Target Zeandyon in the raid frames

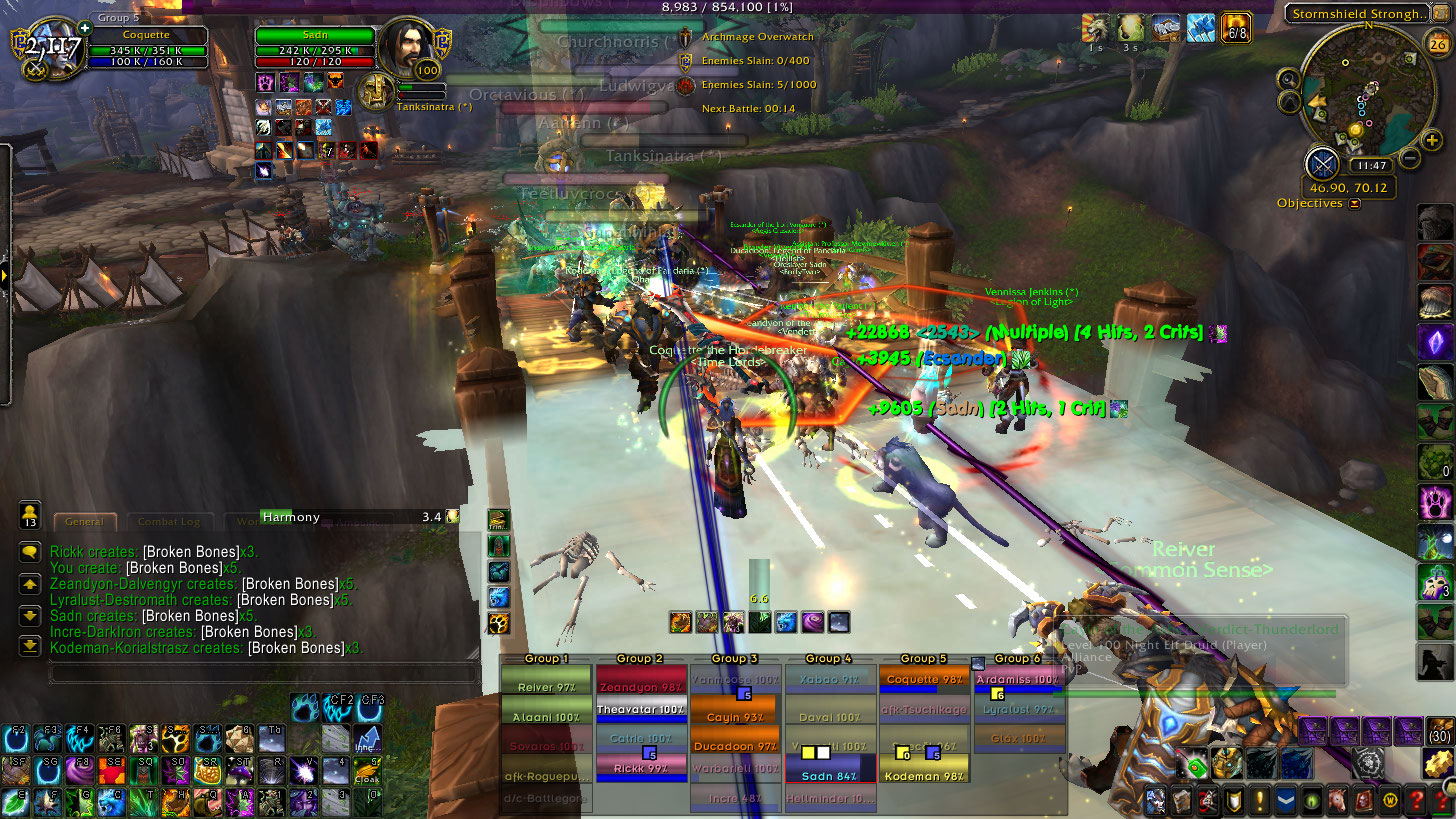coord(642,687)
